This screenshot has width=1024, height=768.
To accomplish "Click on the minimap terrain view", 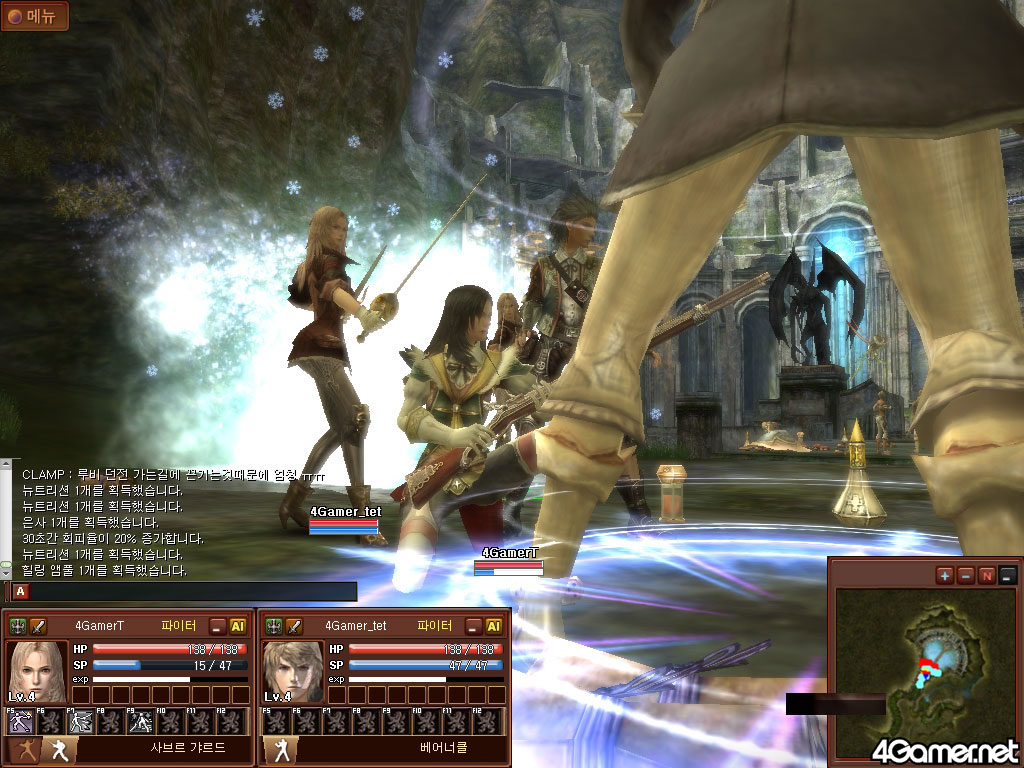I will click(923, 672).
